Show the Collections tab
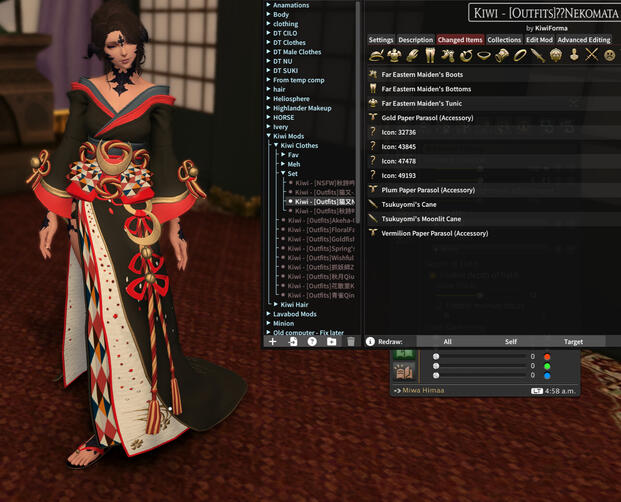 coord(504,40)
